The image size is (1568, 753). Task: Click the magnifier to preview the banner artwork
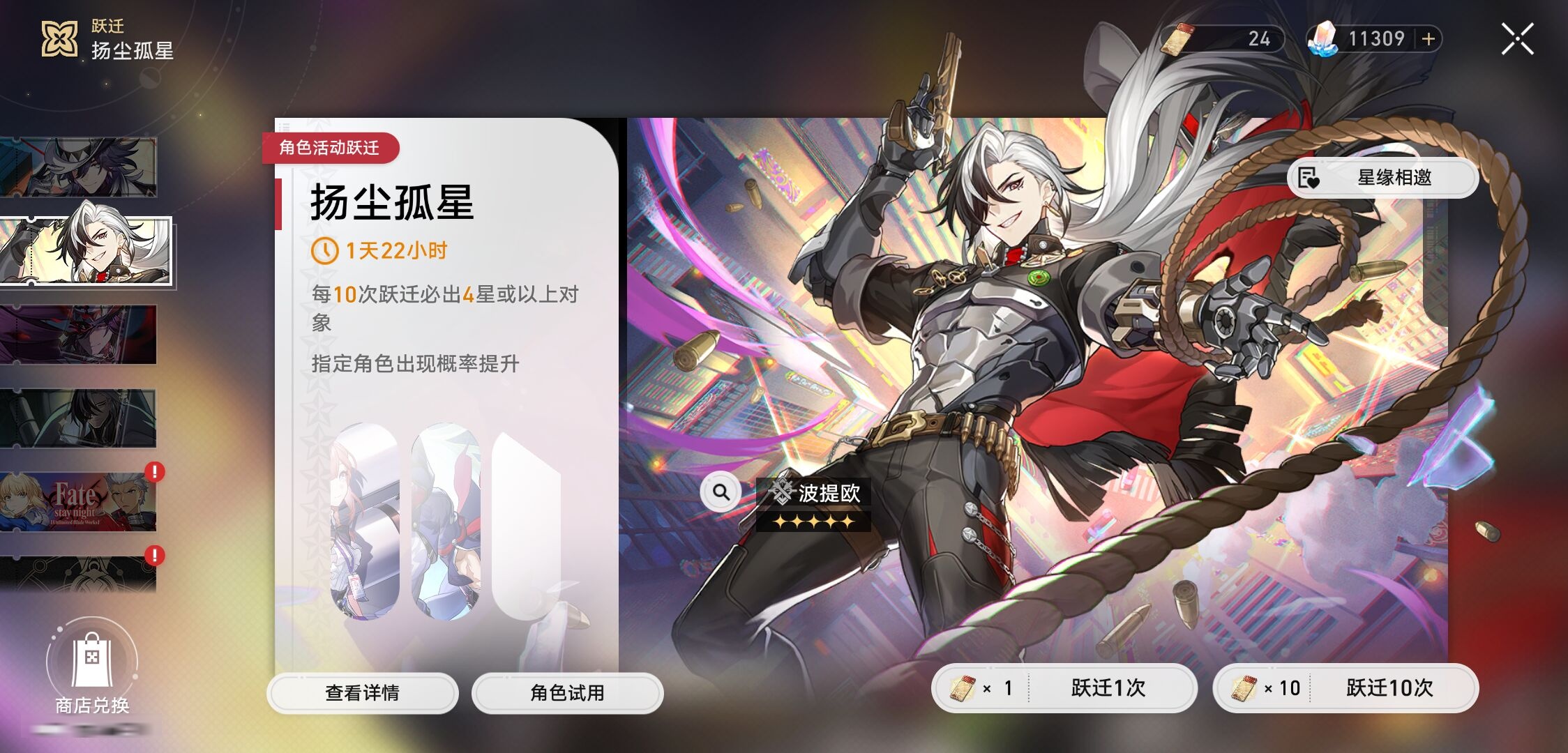pyautogui.click(x=722, y=492)
